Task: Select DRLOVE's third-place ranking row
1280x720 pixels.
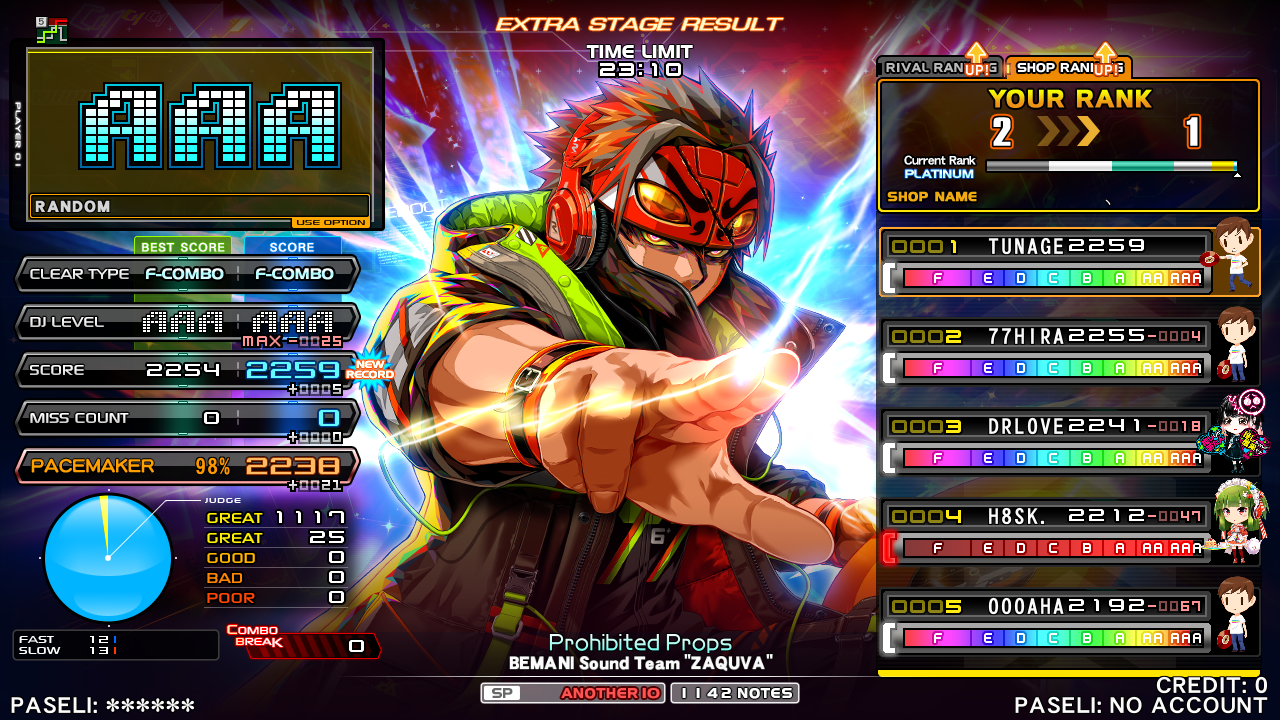Action: [x=1046, y=441]
